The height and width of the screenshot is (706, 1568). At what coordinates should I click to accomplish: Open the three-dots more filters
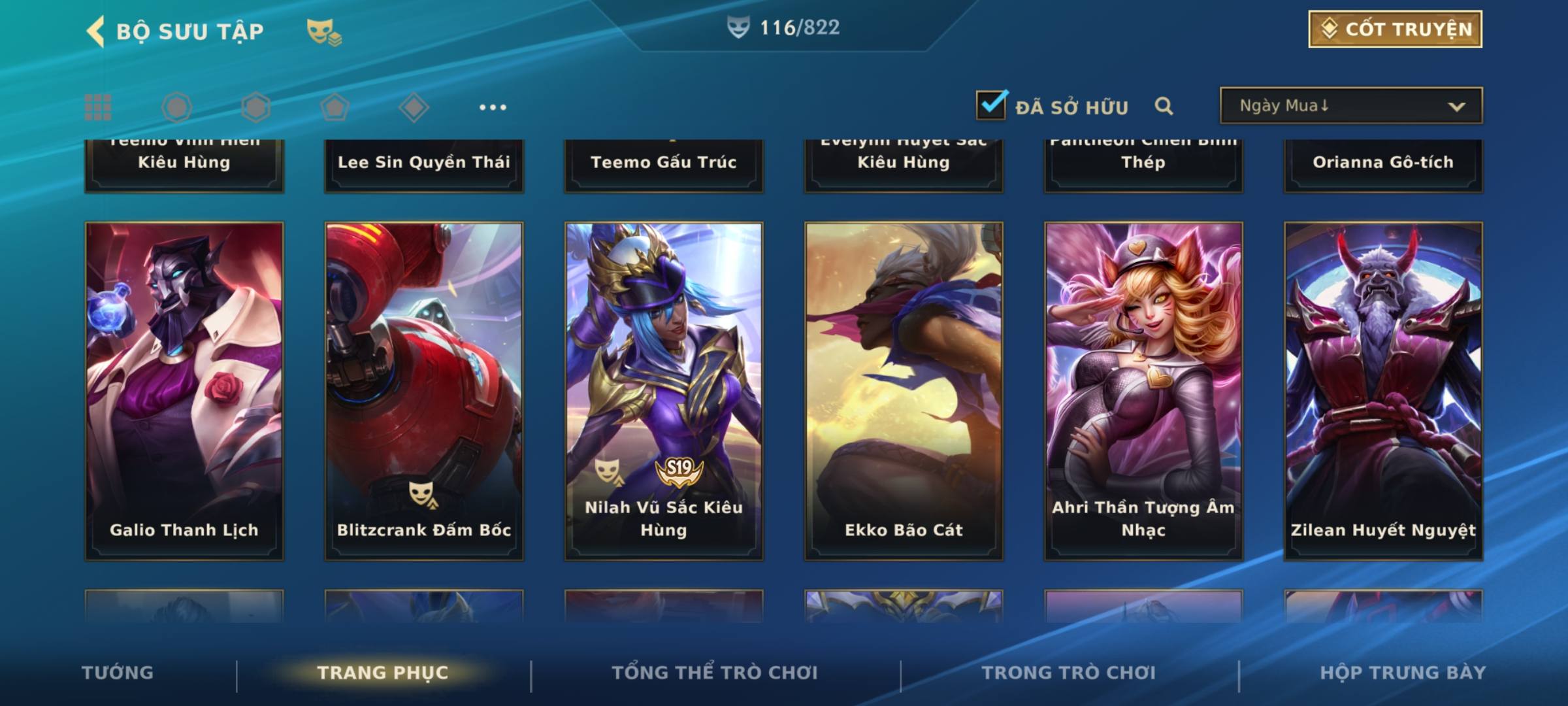point(493,107)
